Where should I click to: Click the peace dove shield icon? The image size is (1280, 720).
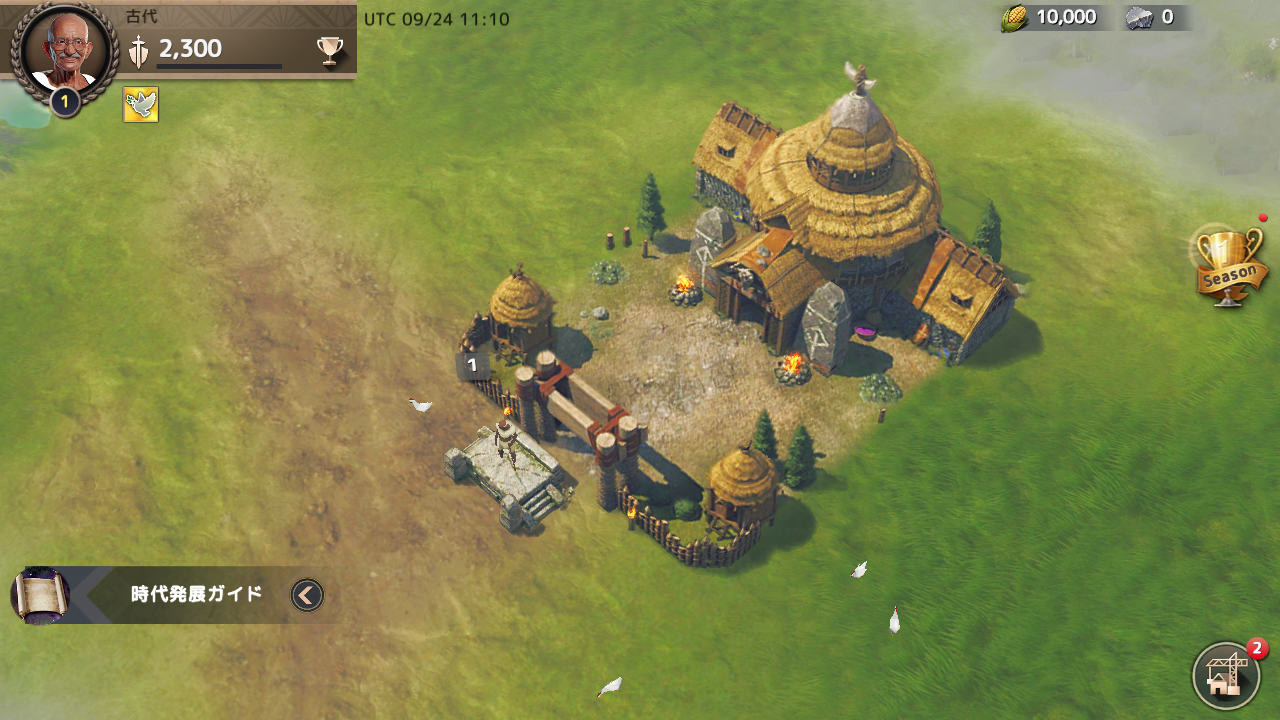141,104
